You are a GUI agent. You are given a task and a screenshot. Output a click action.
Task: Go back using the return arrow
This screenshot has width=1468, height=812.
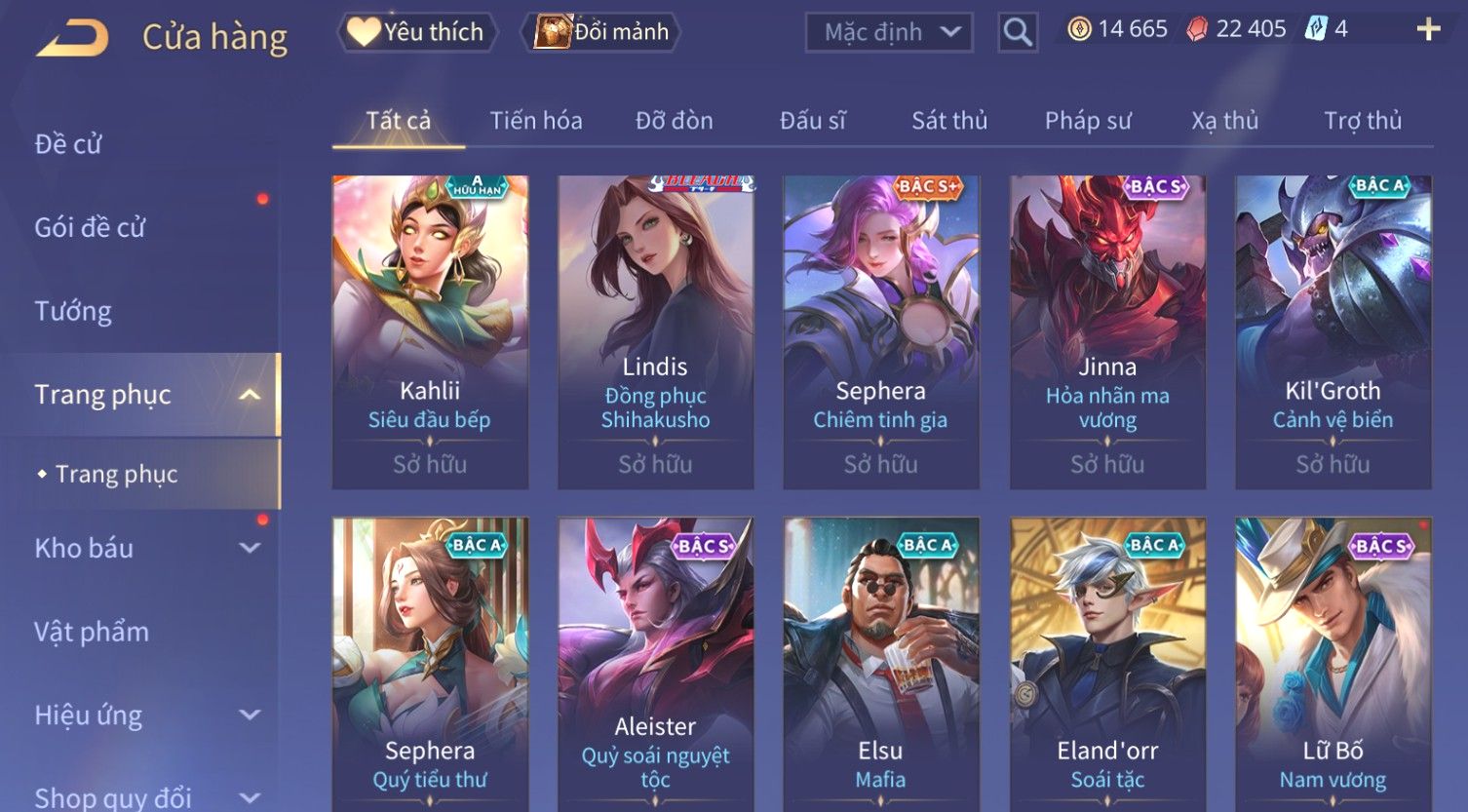click(73, 37)
